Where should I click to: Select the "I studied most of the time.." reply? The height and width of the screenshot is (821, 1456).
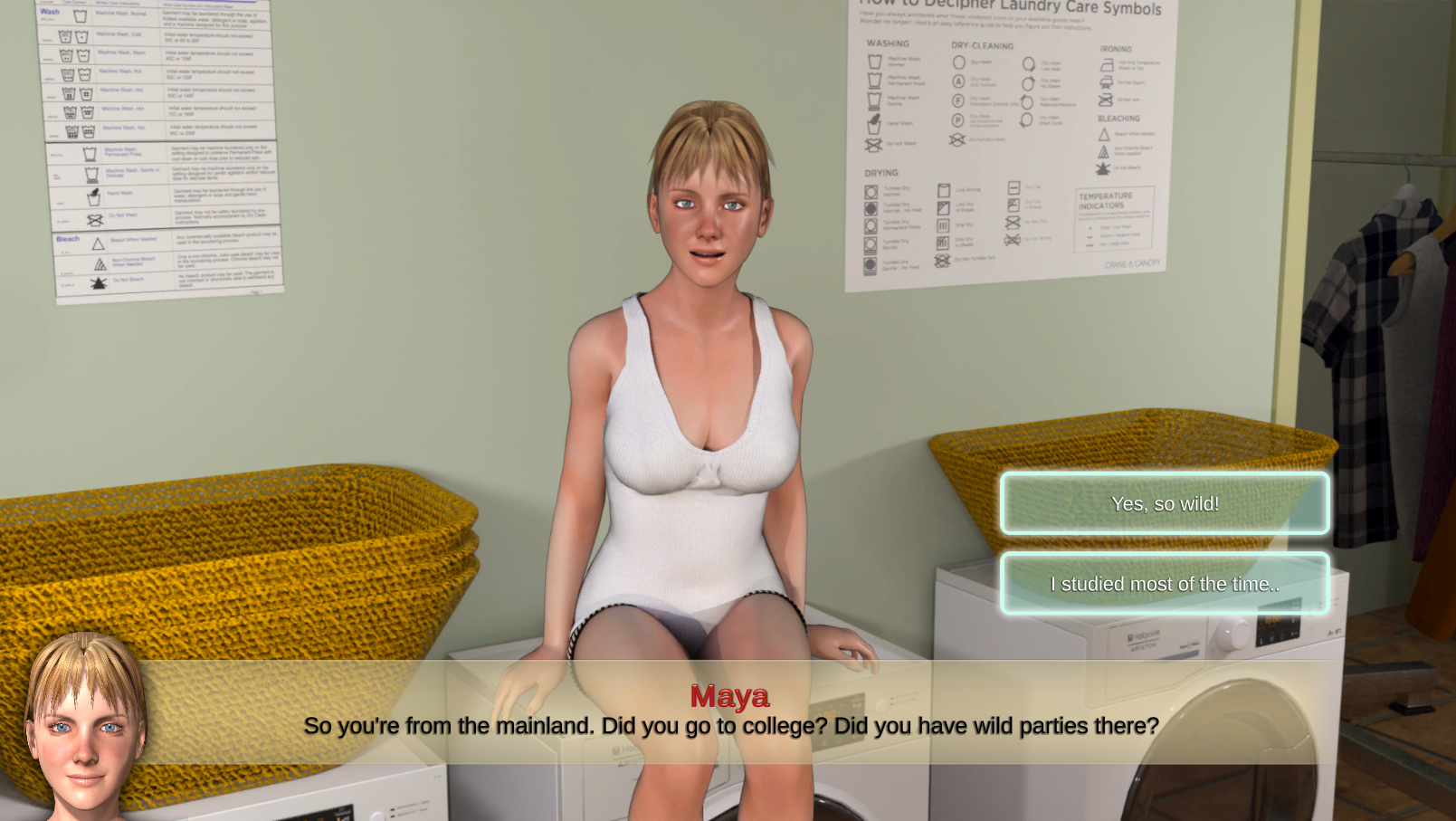point(1164,583)
